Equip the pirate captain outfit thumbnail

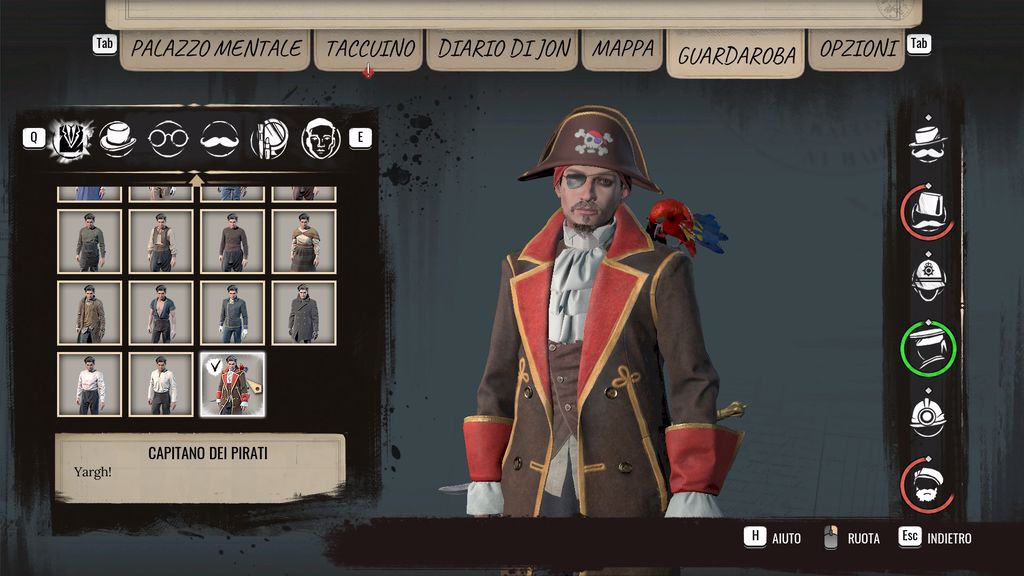coord(233,384)
